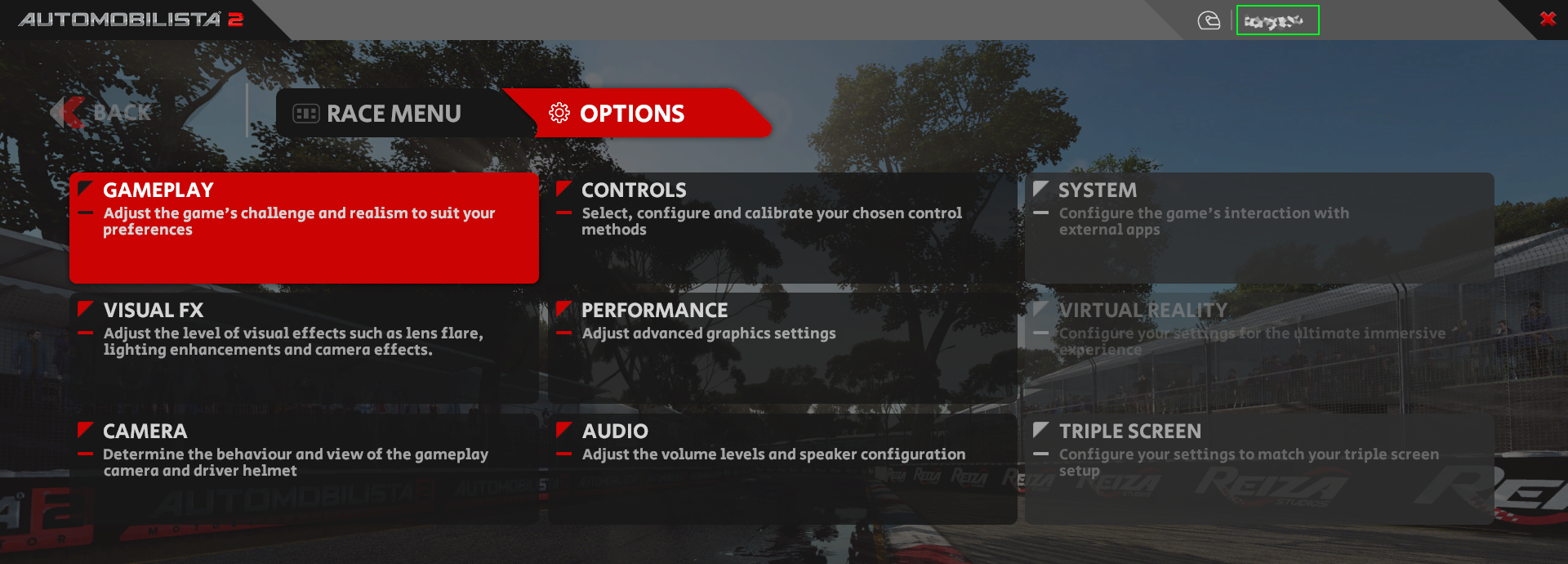Select the Camera options
Image resolution: width=1568 pixels, height=564 pixels.
pyautogui.click(x=304, y=468)
